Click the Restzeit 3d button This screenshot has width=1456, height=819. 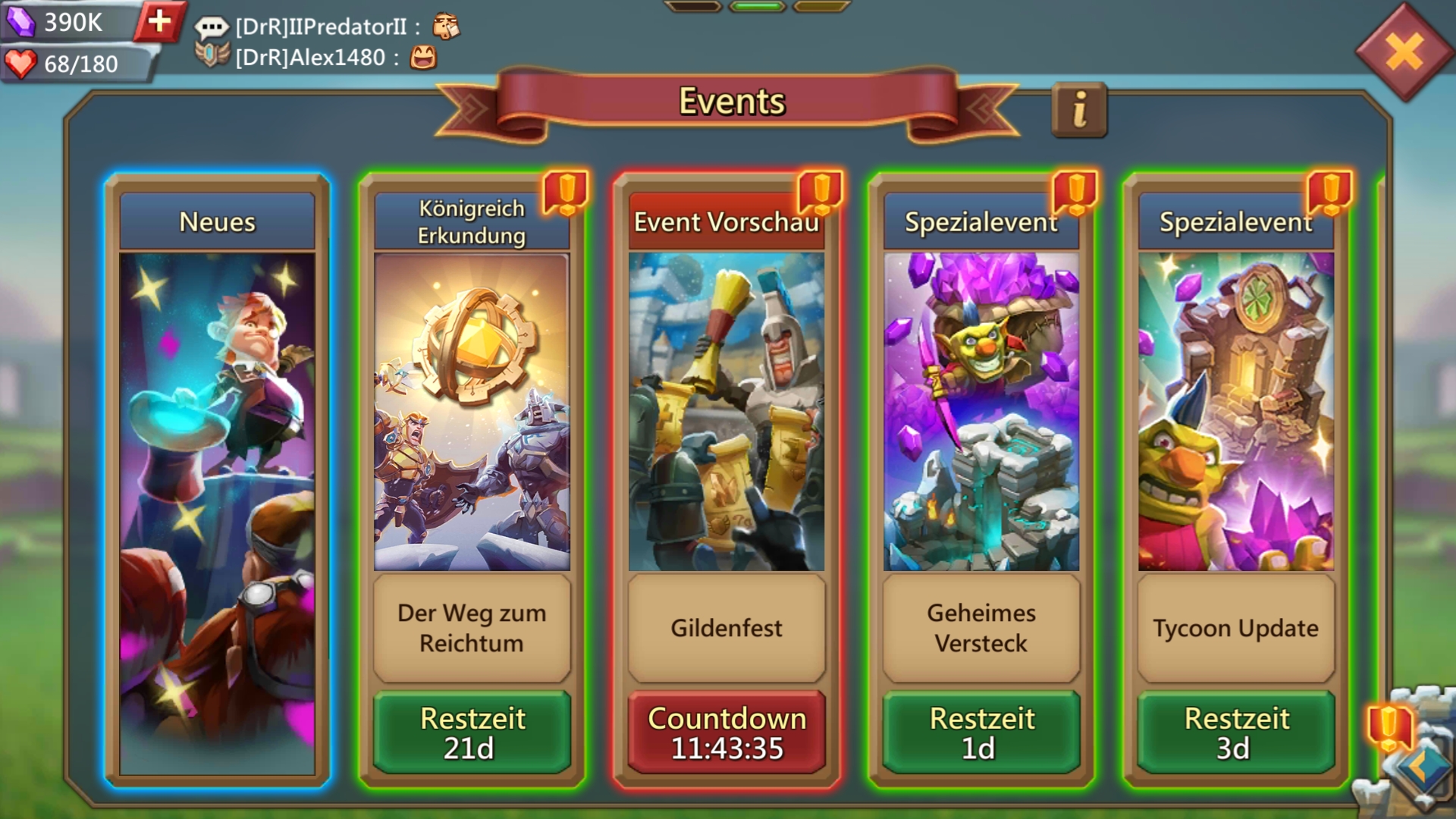pyautogui.click(x=1236, y=733)
